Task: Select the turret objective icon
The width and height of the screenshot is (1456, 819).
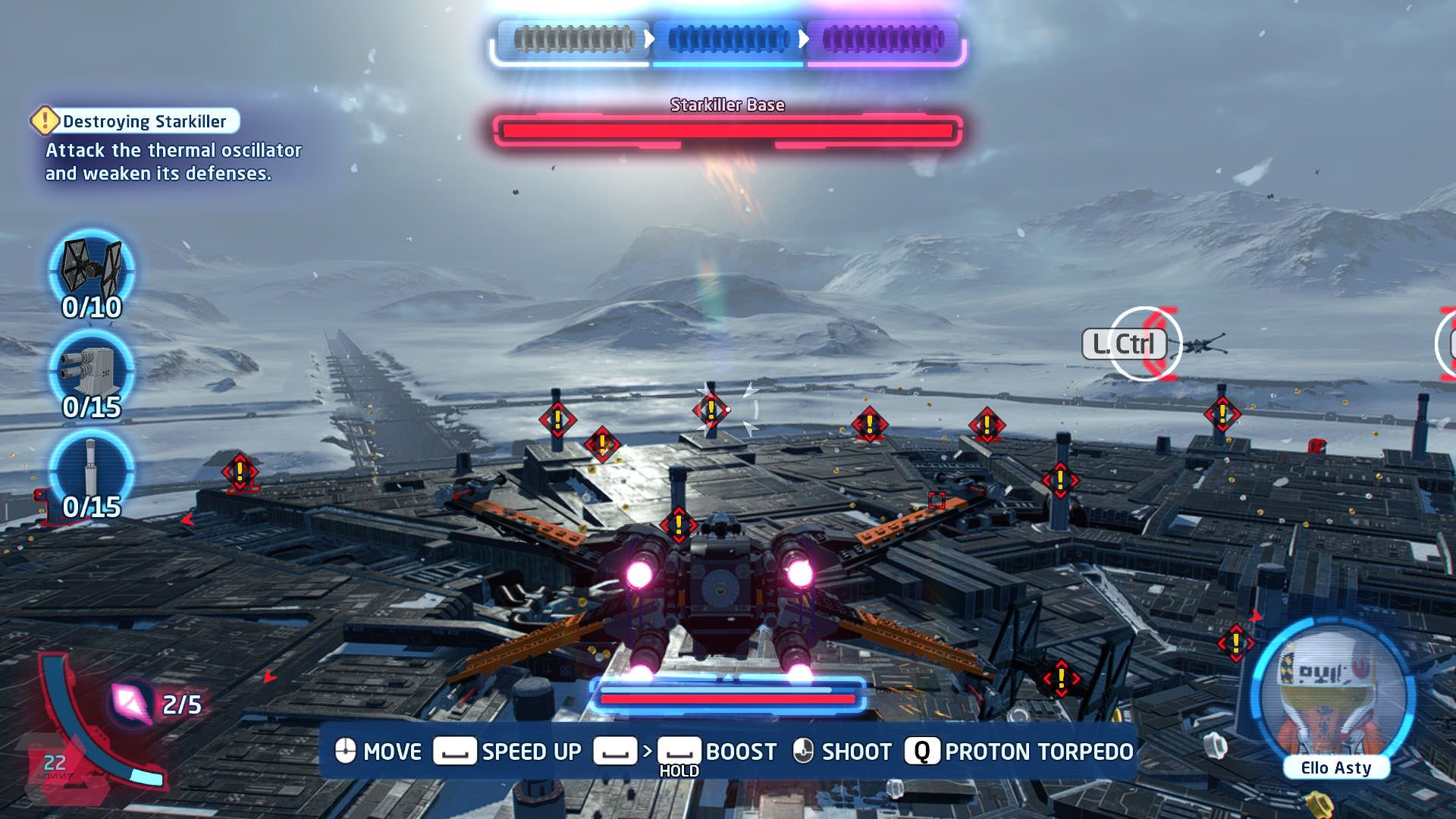Action: pos(92,369)
